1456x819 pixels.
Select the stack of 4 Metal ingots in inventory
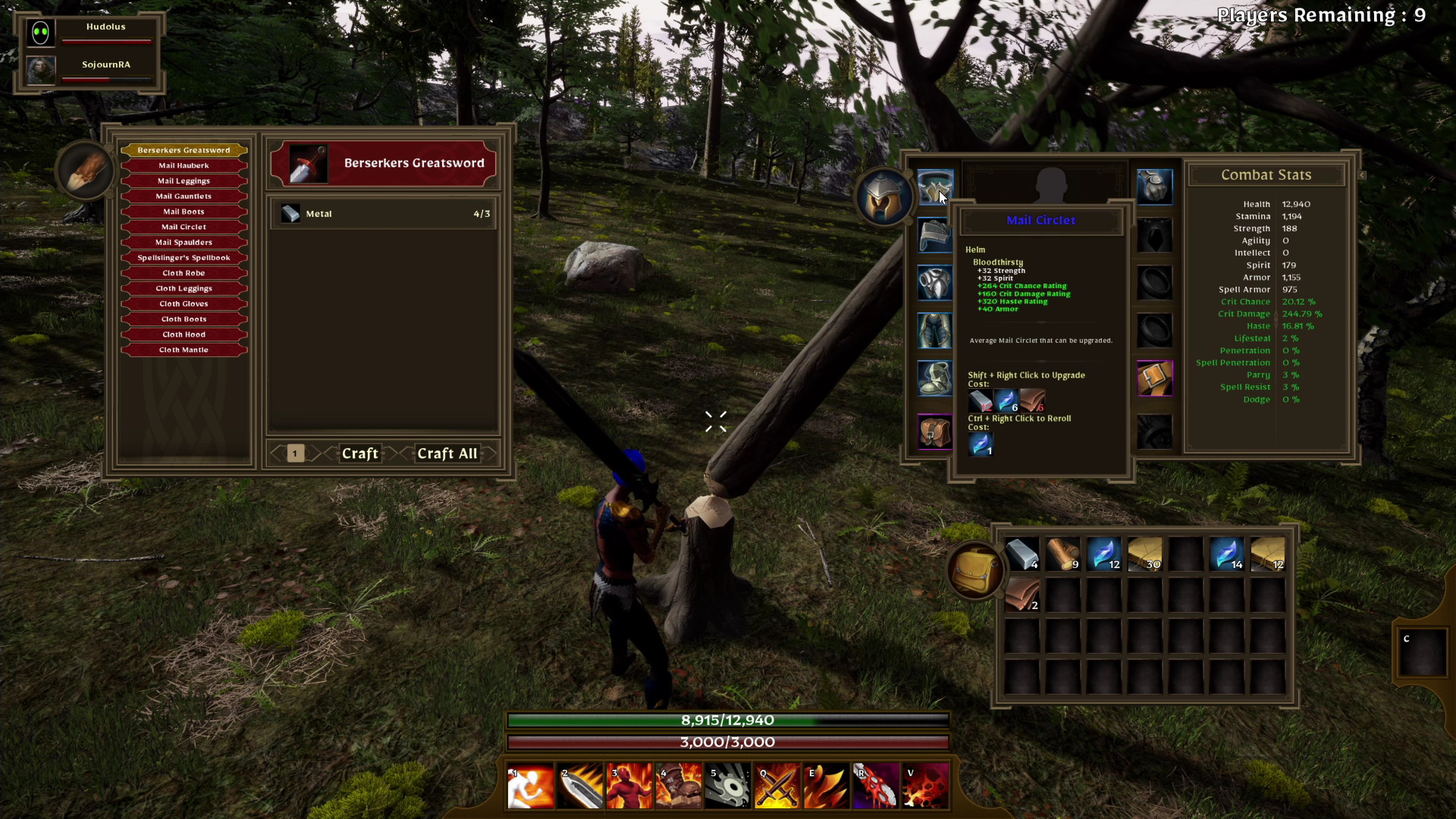tap(1022, 554)
